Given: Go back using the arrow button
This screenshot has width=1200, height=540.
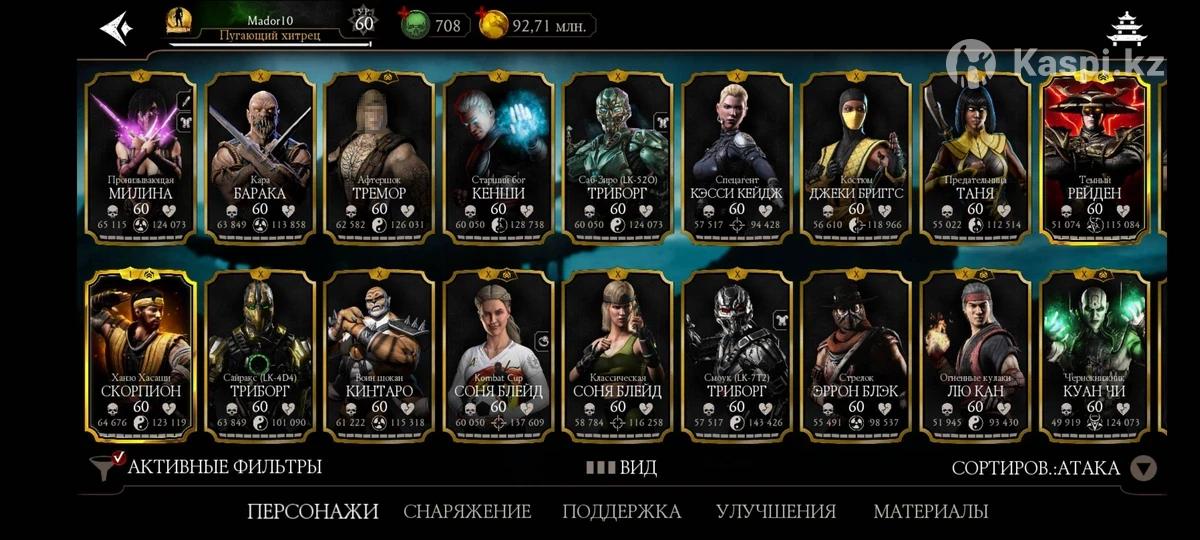Looking at the screenshot, I should [116, 27].
